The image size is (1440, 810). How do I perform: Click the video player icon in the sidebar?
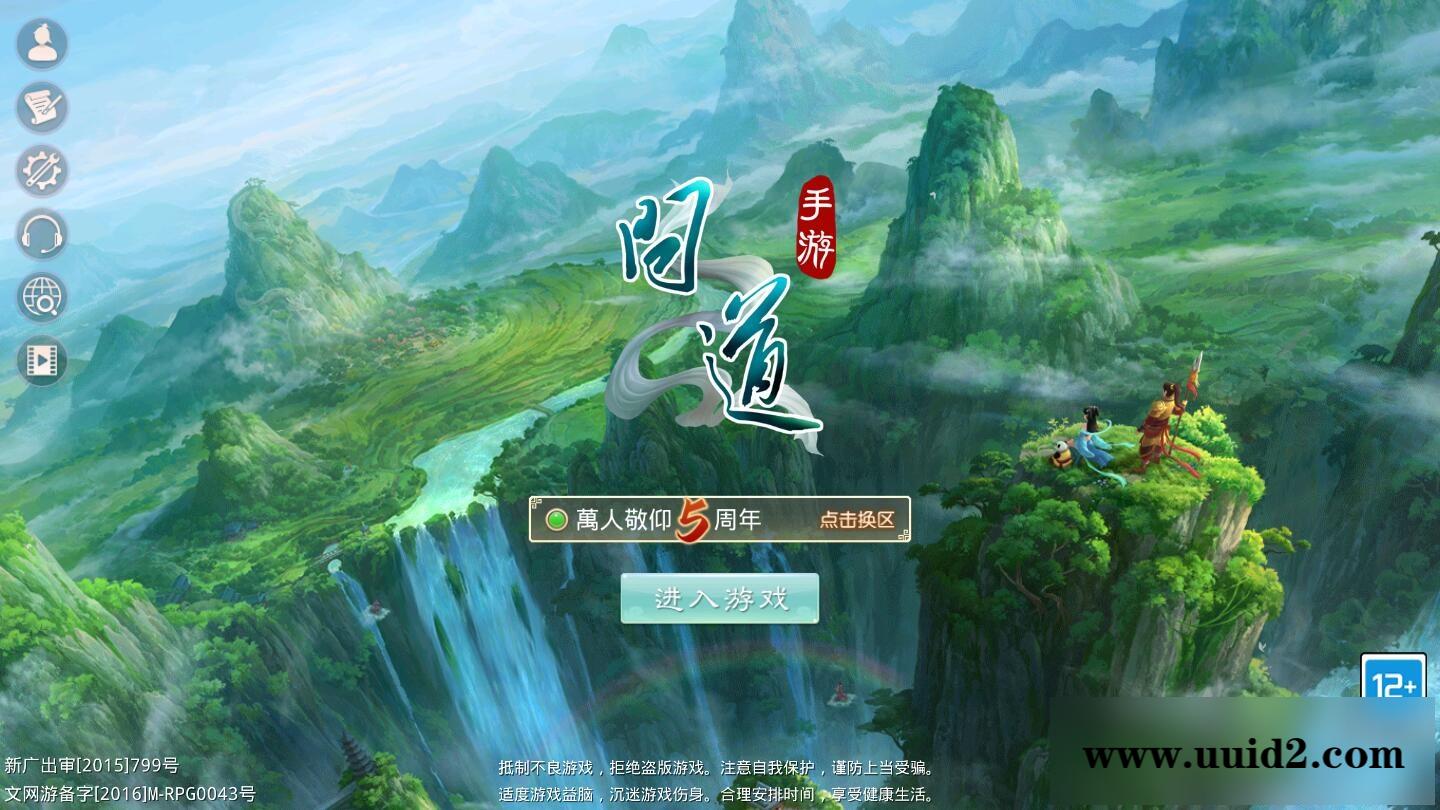pos(41,360)
